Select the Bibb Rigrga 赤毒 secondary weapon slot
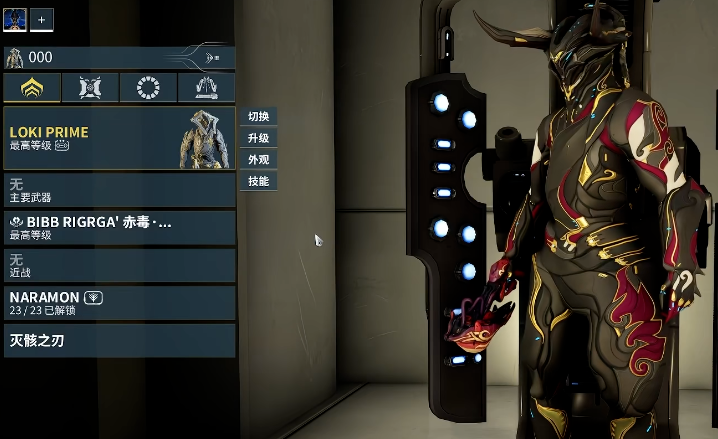The image size is (718, 439). click(119, 227)
